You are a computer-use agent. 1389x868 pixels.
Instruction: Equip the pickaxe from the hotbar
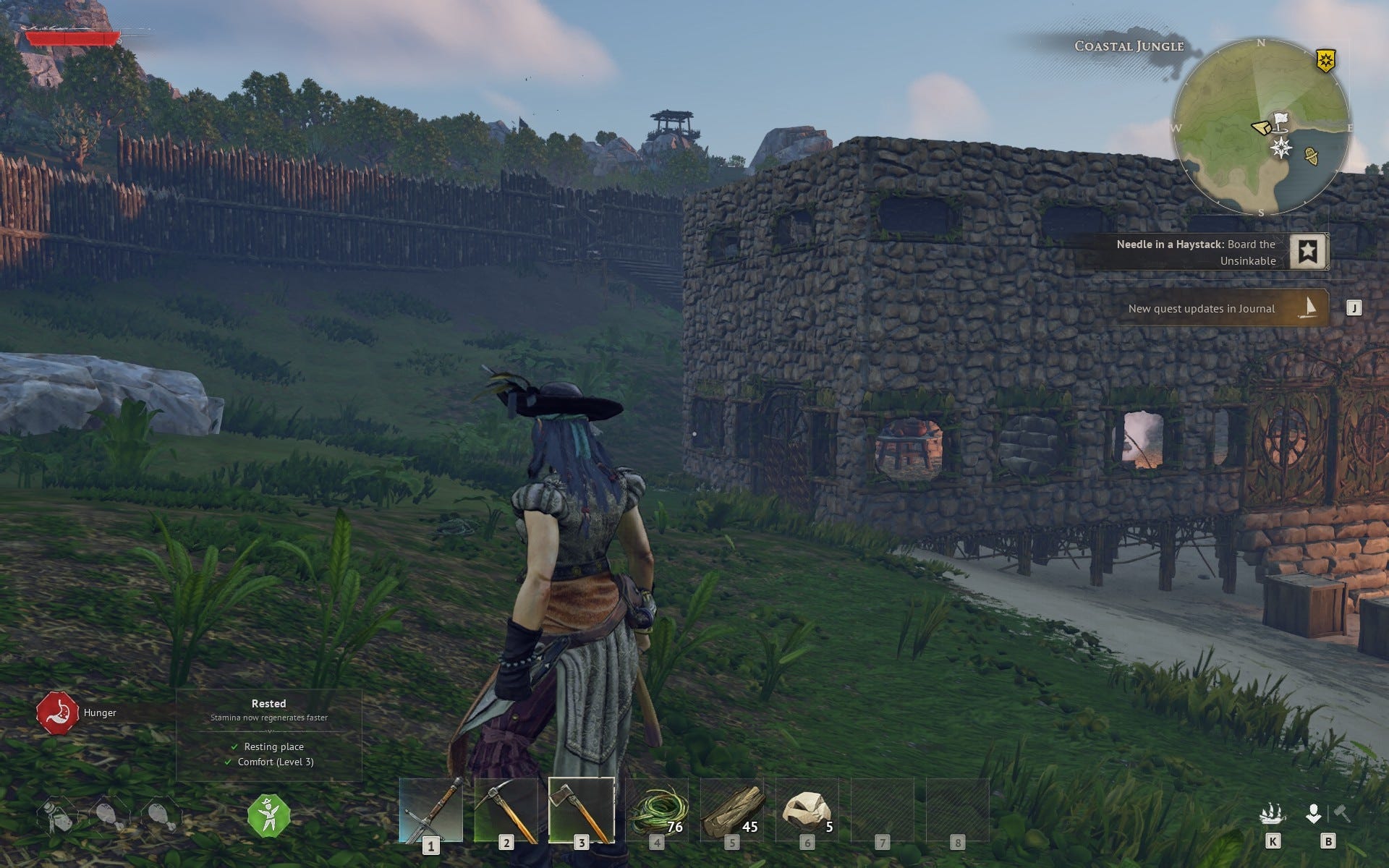(506, 810)
